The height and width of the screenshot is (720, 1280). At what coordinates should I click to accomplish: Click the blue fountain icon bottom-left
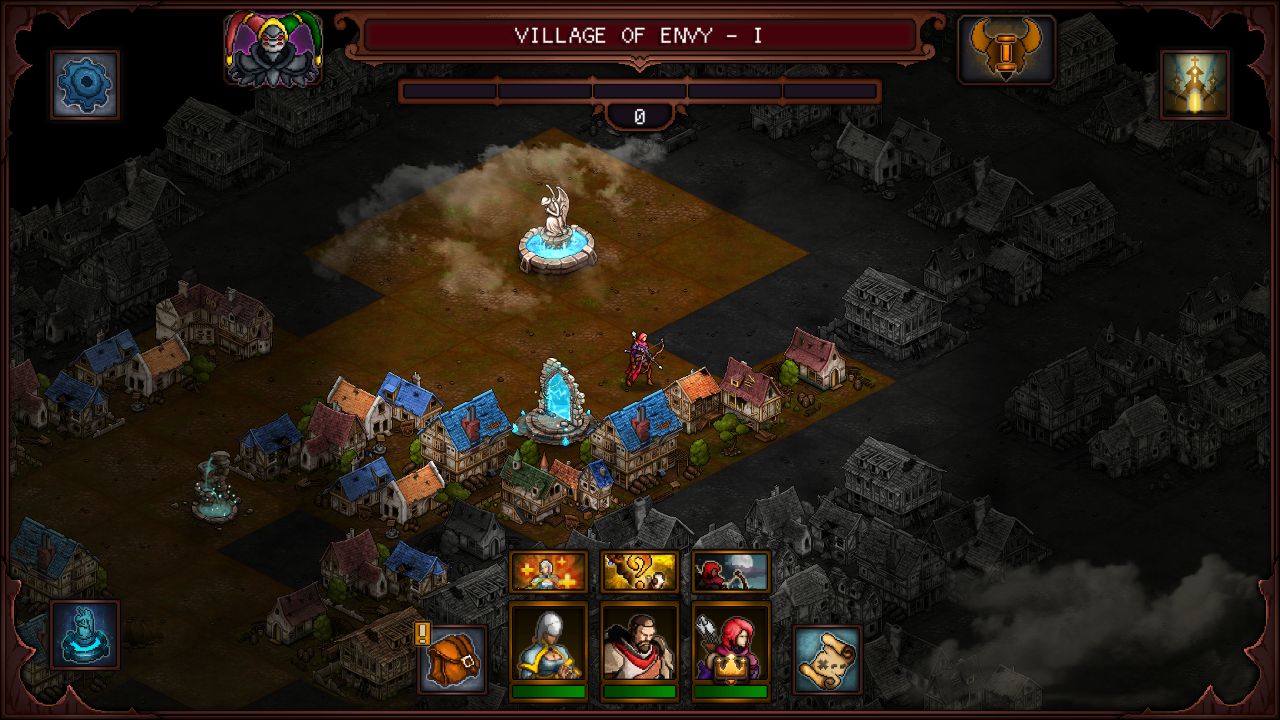point(83,634)
